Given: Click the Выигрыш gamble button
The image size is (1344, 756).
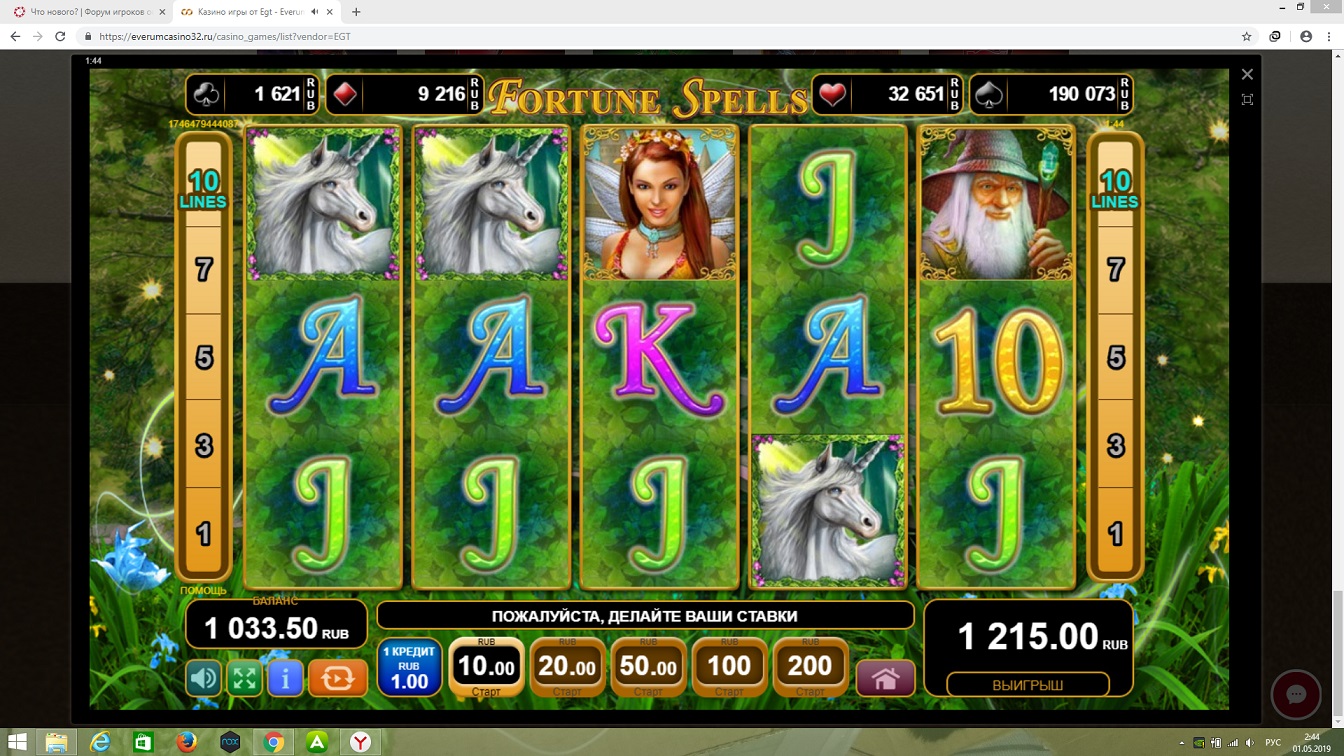Looking at the screenshot, I should [x=1027, y=685].
